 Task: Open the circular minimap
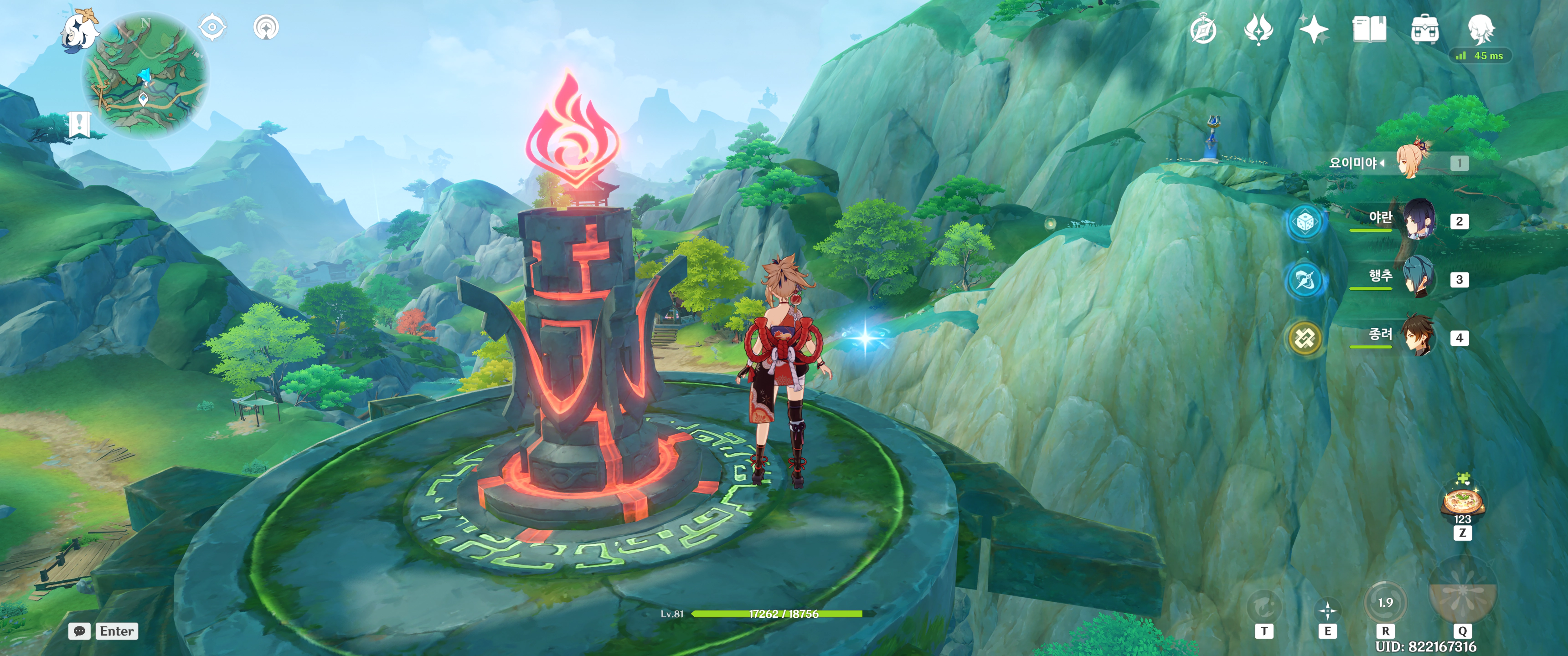tap(146, 76)
